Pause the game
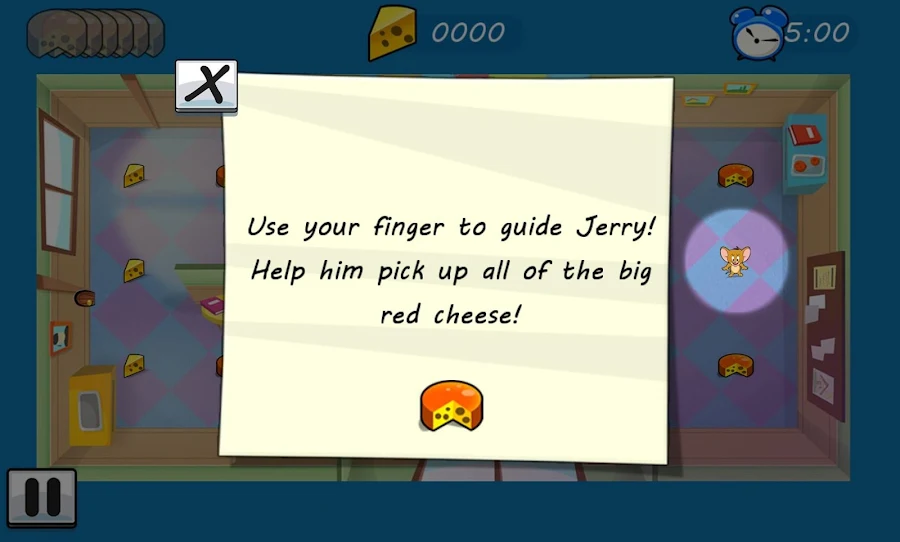The height and width of the screenshot is (542, 900). (41, 497)
